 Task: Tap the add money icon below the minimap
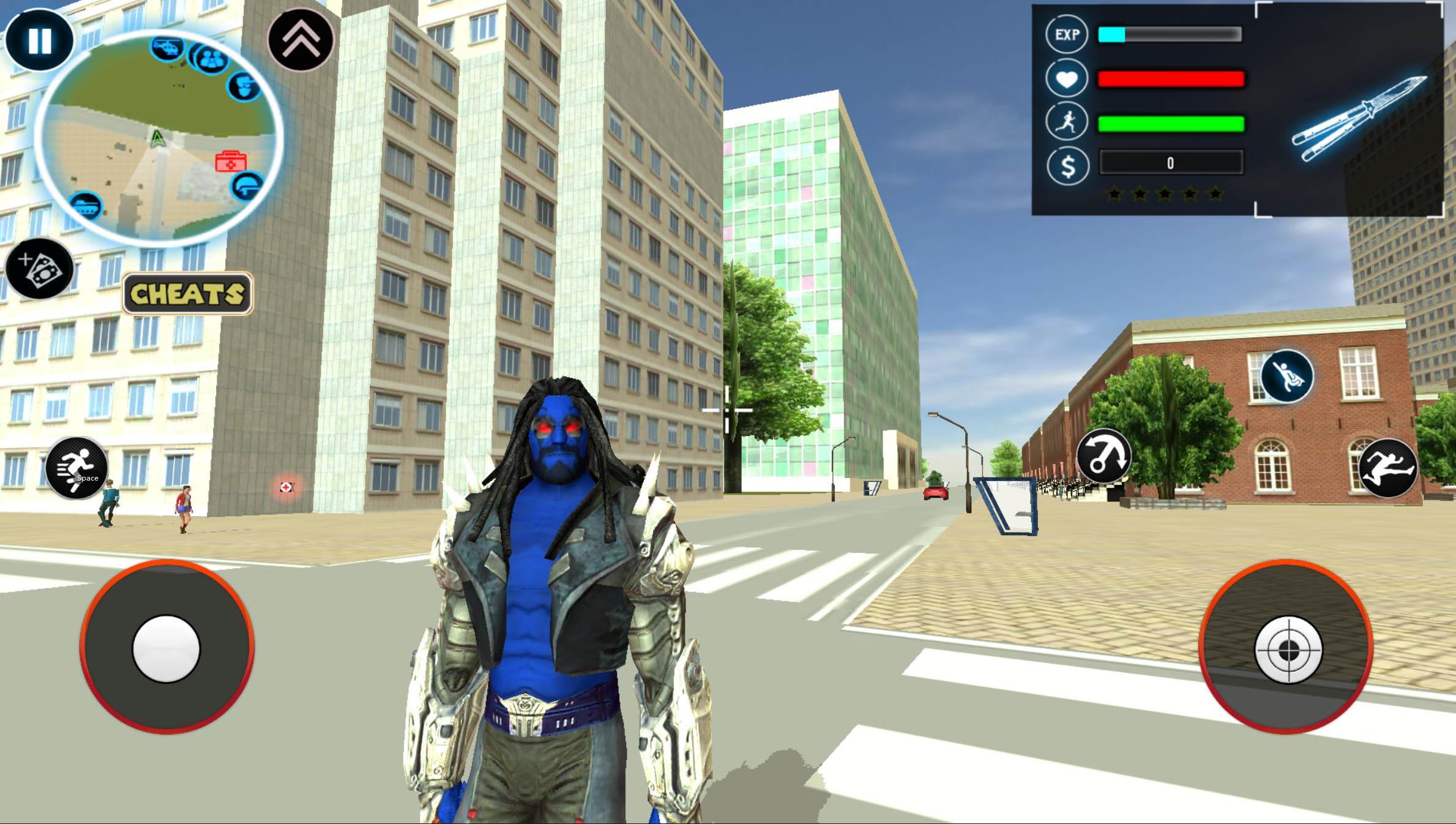(x=38, y=269)
